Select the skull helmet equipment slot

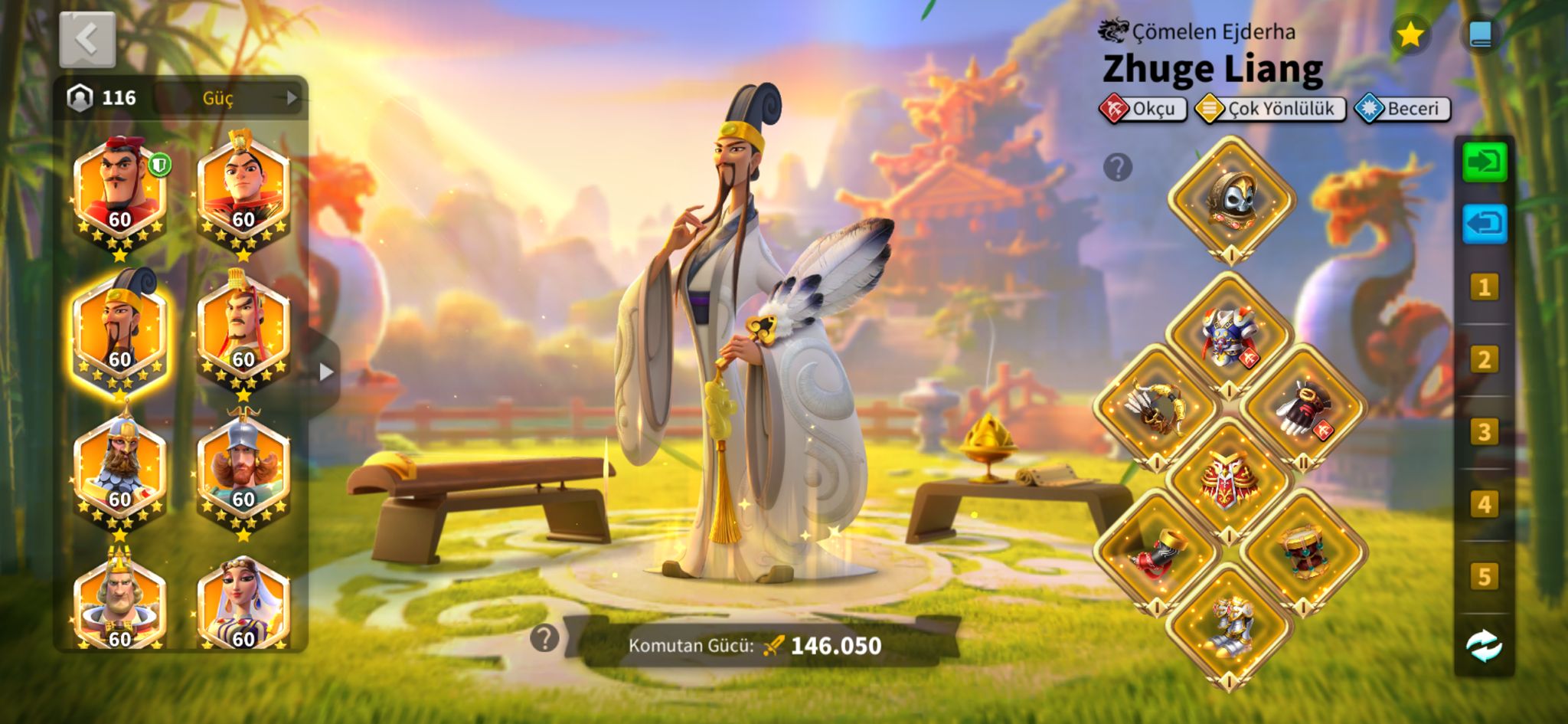(1231, 199)
